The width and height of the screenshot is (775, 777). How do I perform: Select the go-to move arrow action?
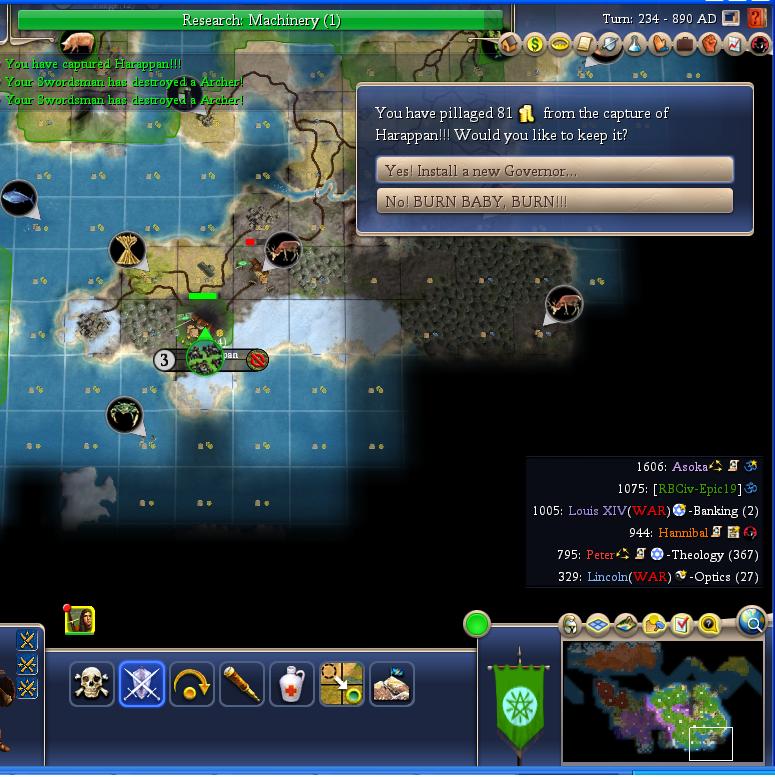coord(342,684)
